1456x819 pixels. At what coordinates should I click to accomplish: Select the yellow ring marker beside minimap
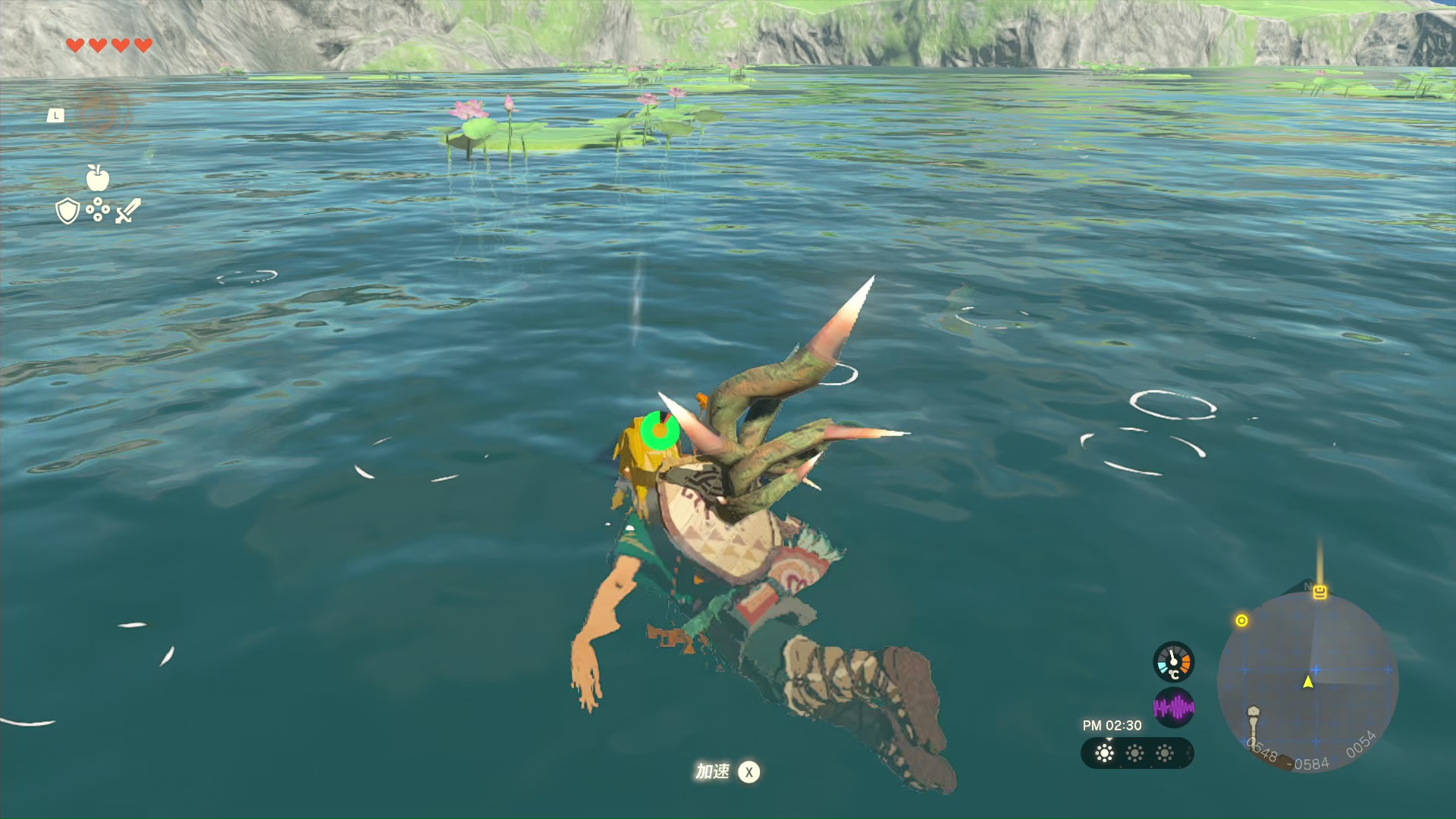point(1241,620)
